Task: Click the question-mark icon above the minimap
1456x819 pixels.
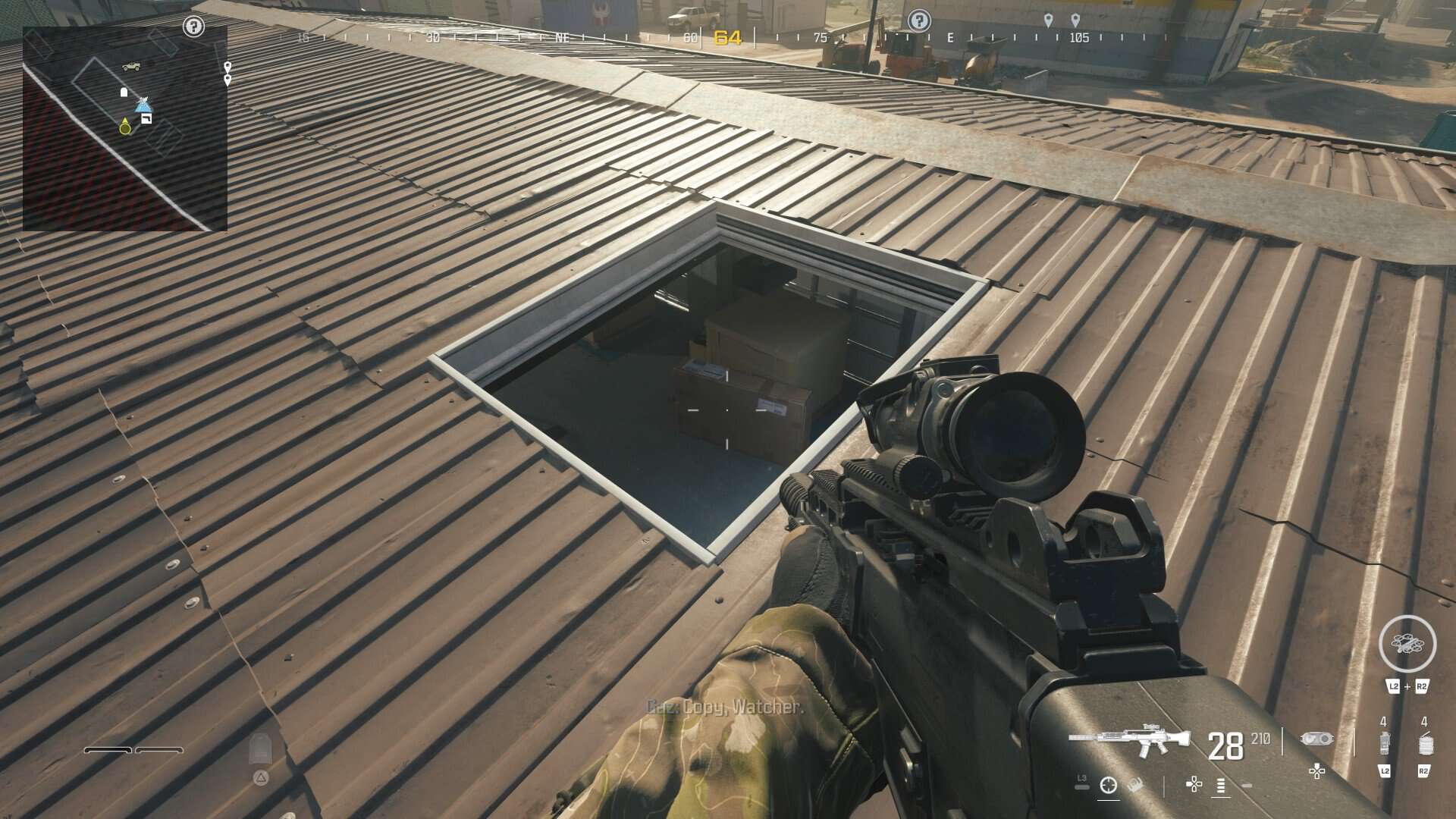Action: coord(193,27)
